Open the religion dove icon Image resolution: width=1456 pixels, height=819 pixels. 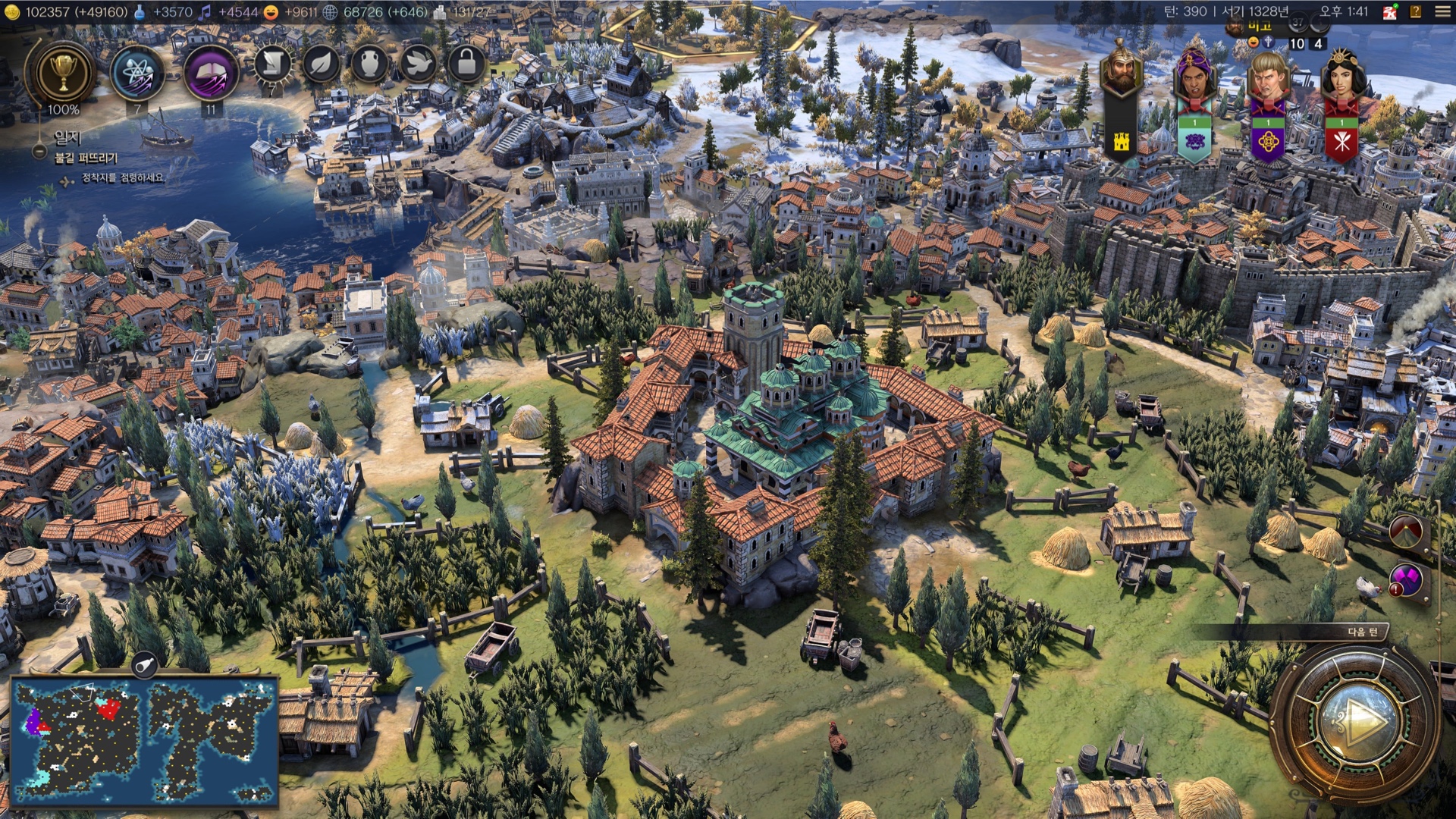point(418,64)
